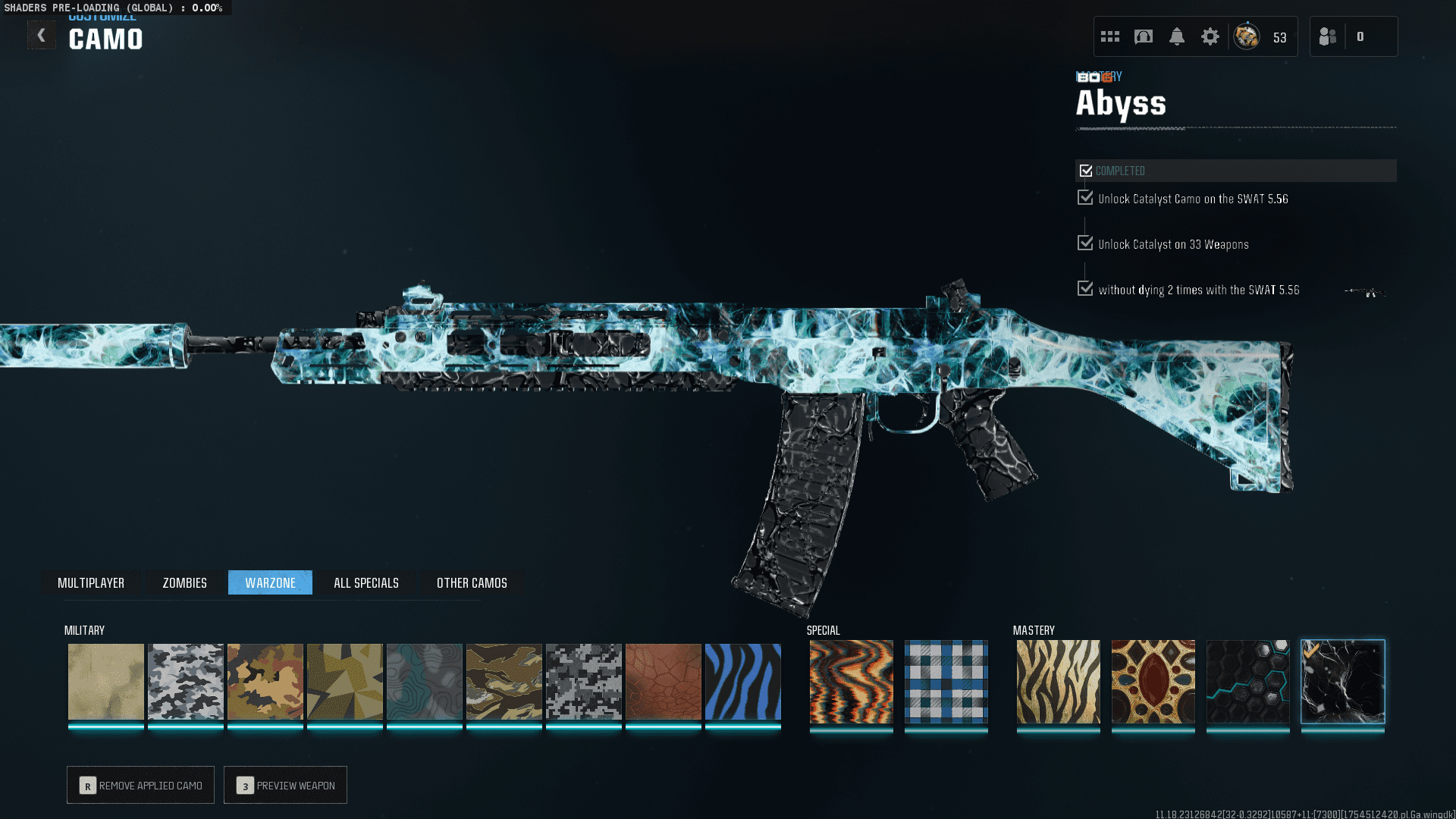The width and height of the screenshot is (1456, 819).
Task: Switch to Other Camos tab
Action: pyautogui.click(x=472, y=582)
